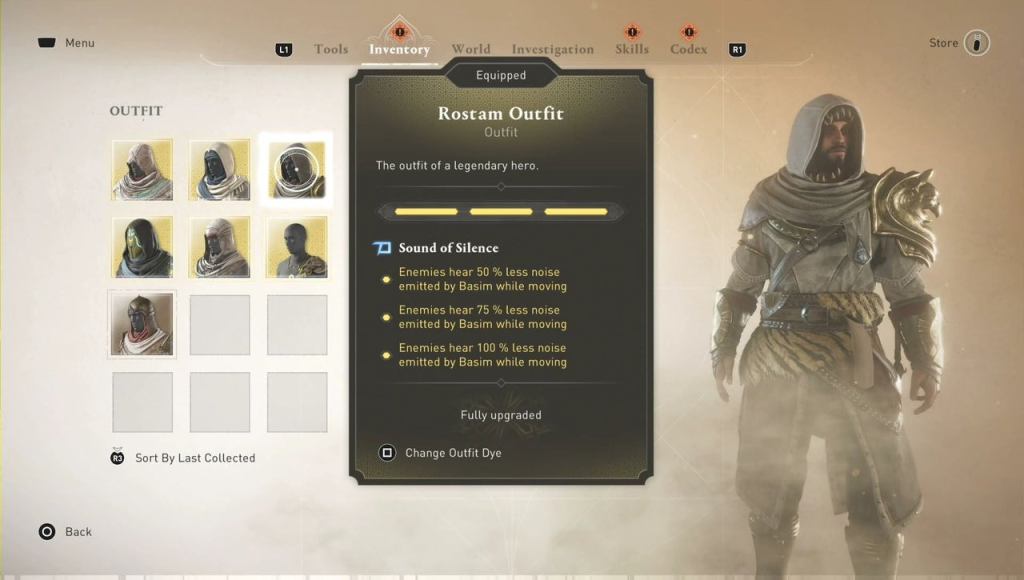
Task: Choose the outfit with green-gold masked hood
Action: click(x=142, y=247)
